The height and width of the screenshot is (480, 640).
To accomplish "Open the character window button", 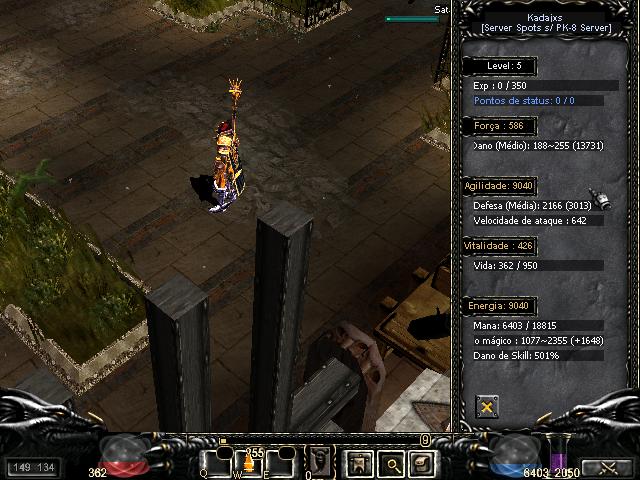I will click(x=357, y=463).
